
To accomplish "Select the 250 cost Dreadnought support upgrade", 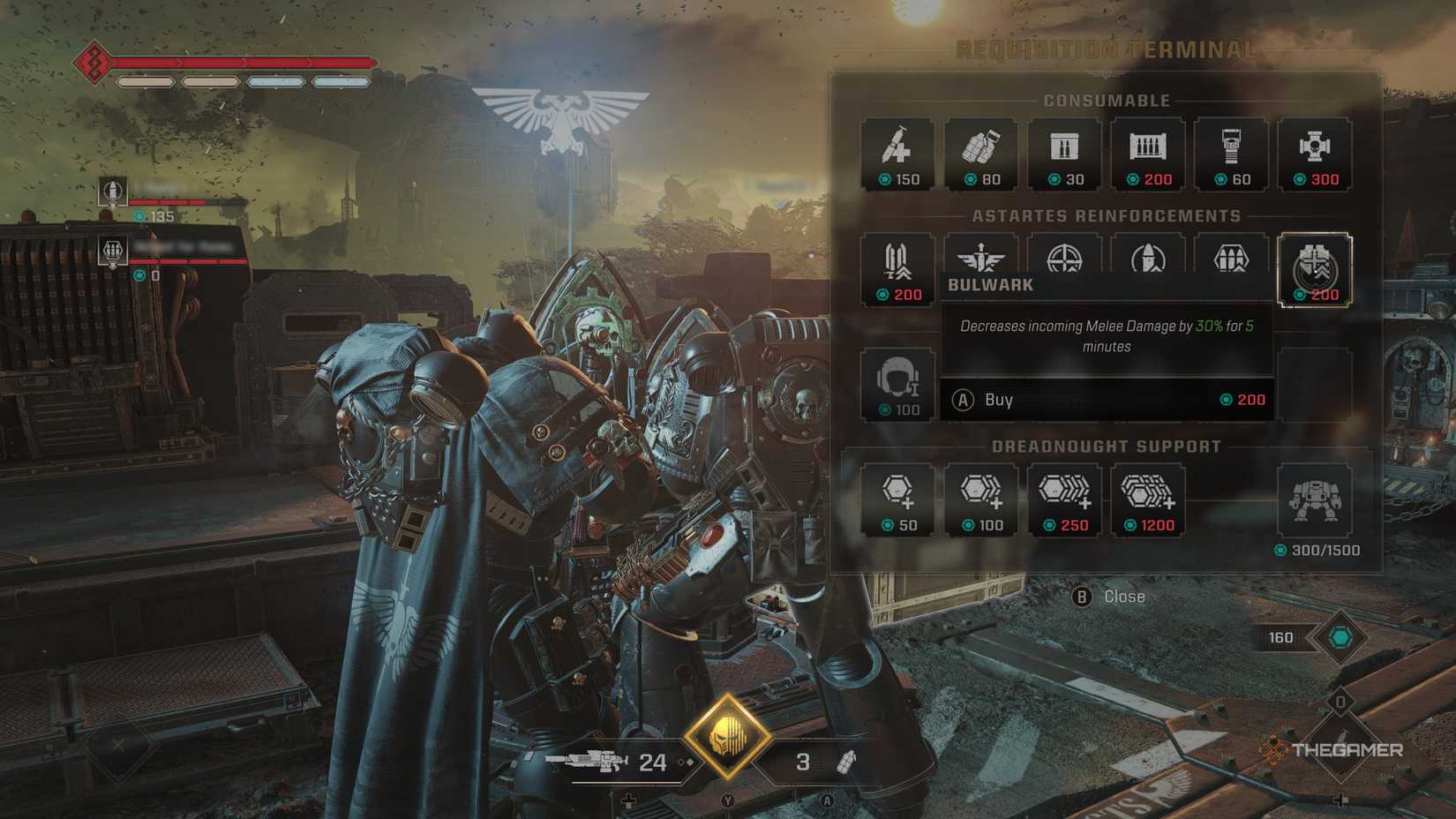I will tap(1063, 499).
